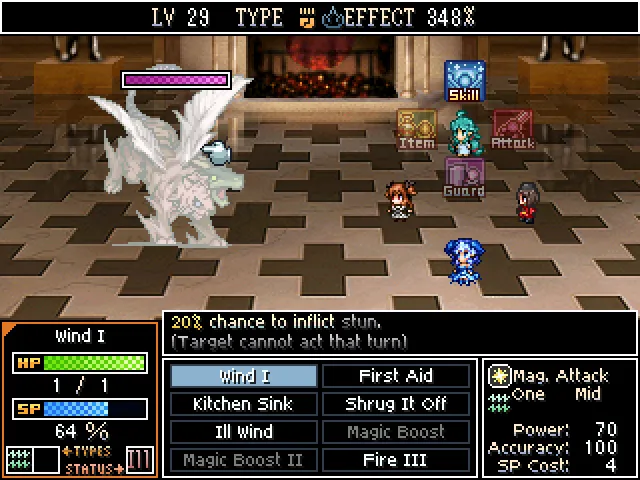The image size is (640, 480).
Task: Select the greyed Magic Boost entry
Action: 395,432
